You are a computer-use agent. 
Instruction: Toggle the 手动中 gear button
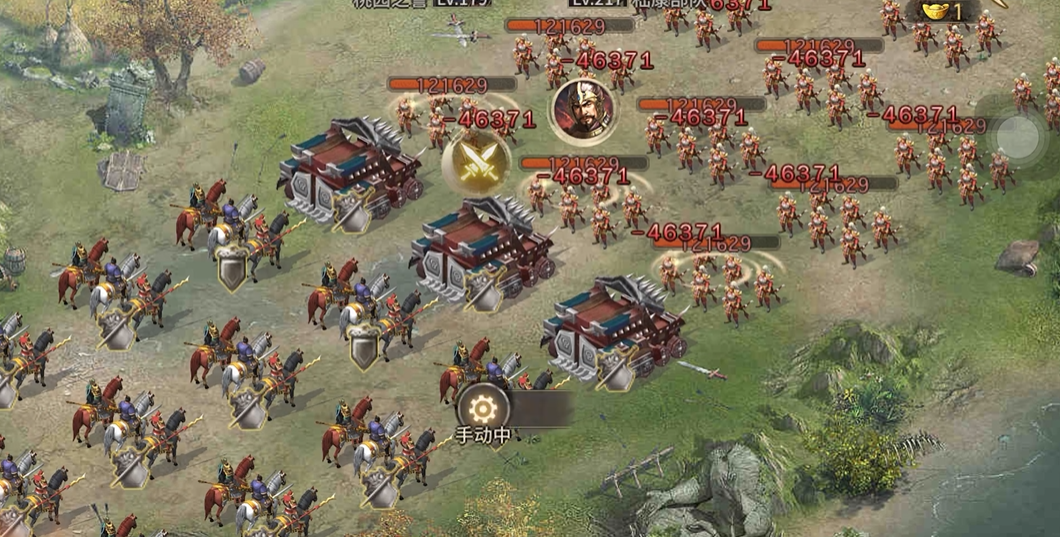click(x=484, y=408)
